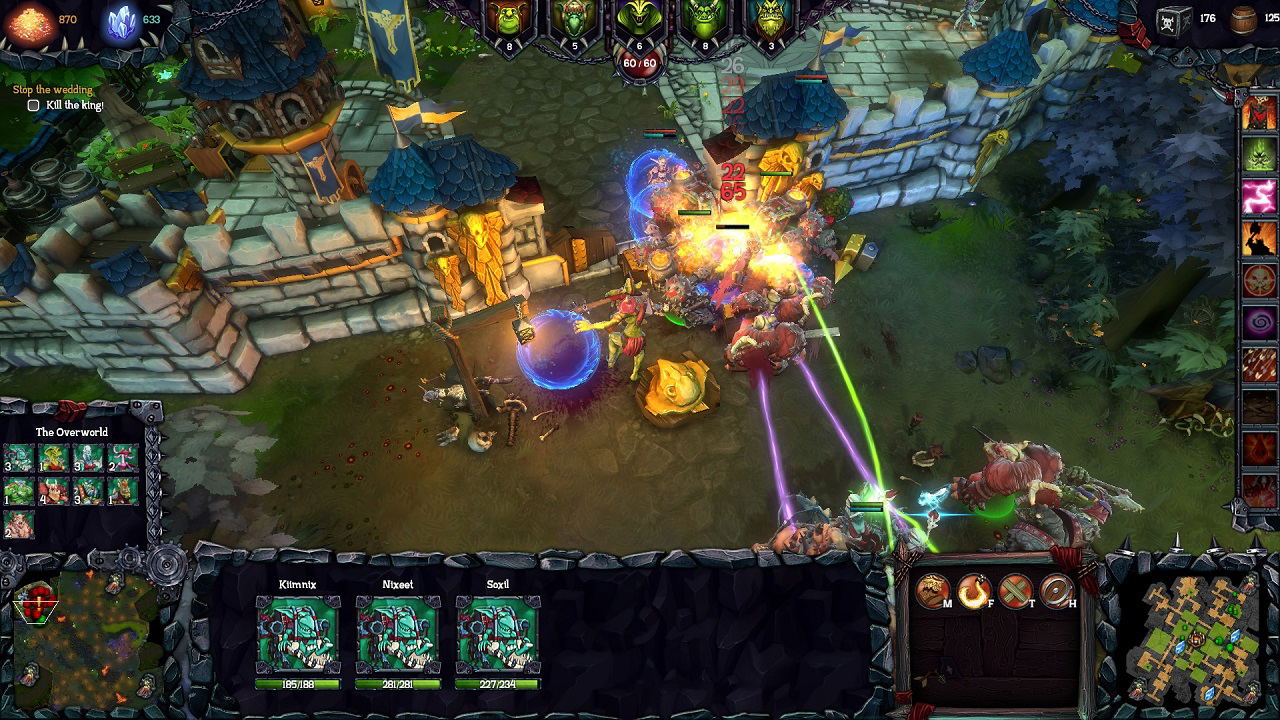Select the orange hammer silhouette spell
Screen dimensions: 1280x720
tap(1259, 238)
